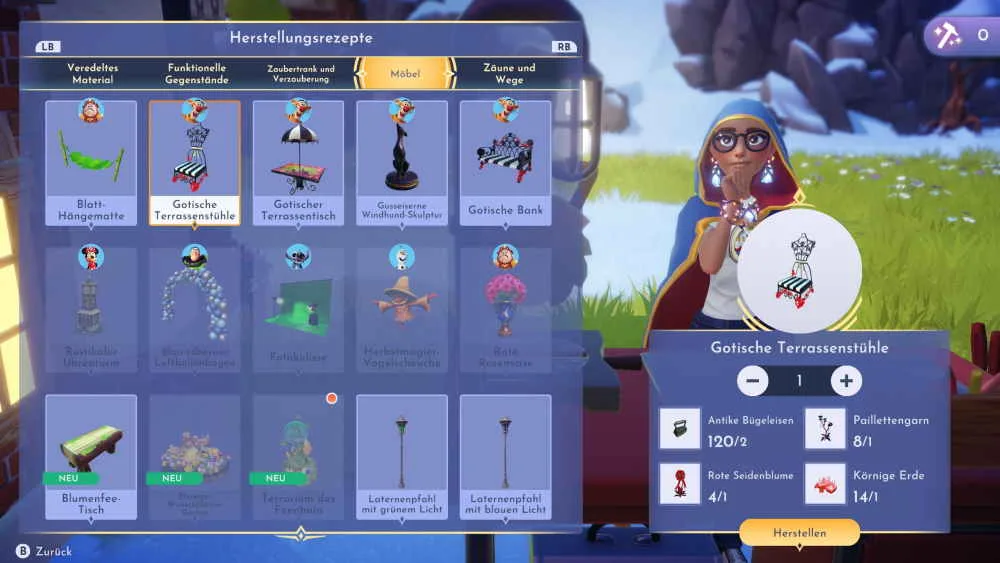1000x563 pixels.
Task: Increase crafting quantity with plus button
Action: [846, 381]
